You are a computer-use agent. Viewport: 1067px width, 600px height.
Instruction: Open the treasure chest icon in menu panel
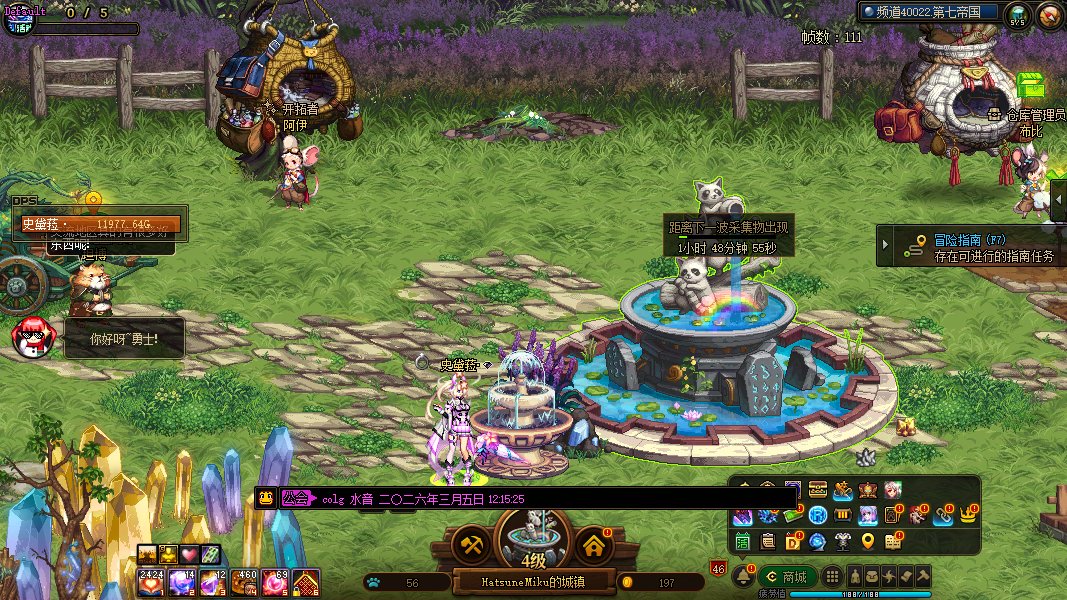click(x=817, y=489)
